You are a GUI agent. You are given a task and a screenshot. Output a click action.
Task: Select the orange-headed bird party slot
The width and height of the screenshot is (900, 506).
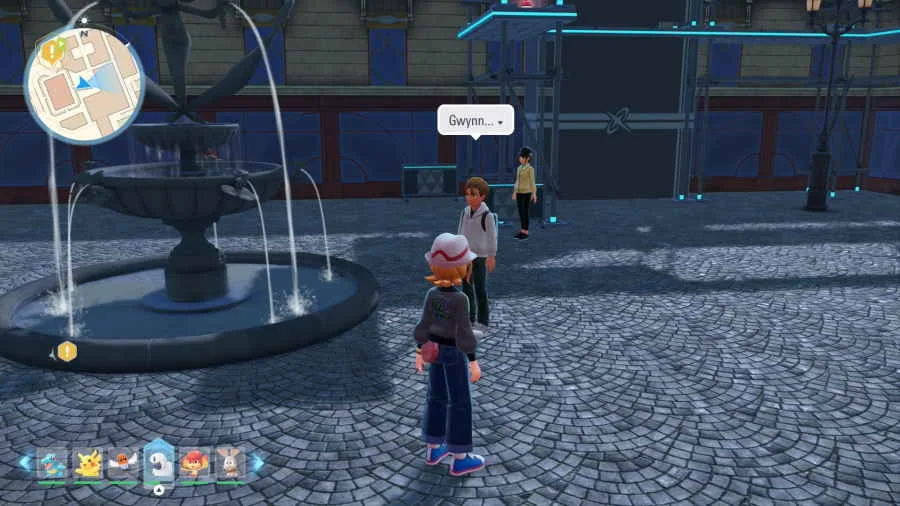pyautogui.click(x=123, y=463)
